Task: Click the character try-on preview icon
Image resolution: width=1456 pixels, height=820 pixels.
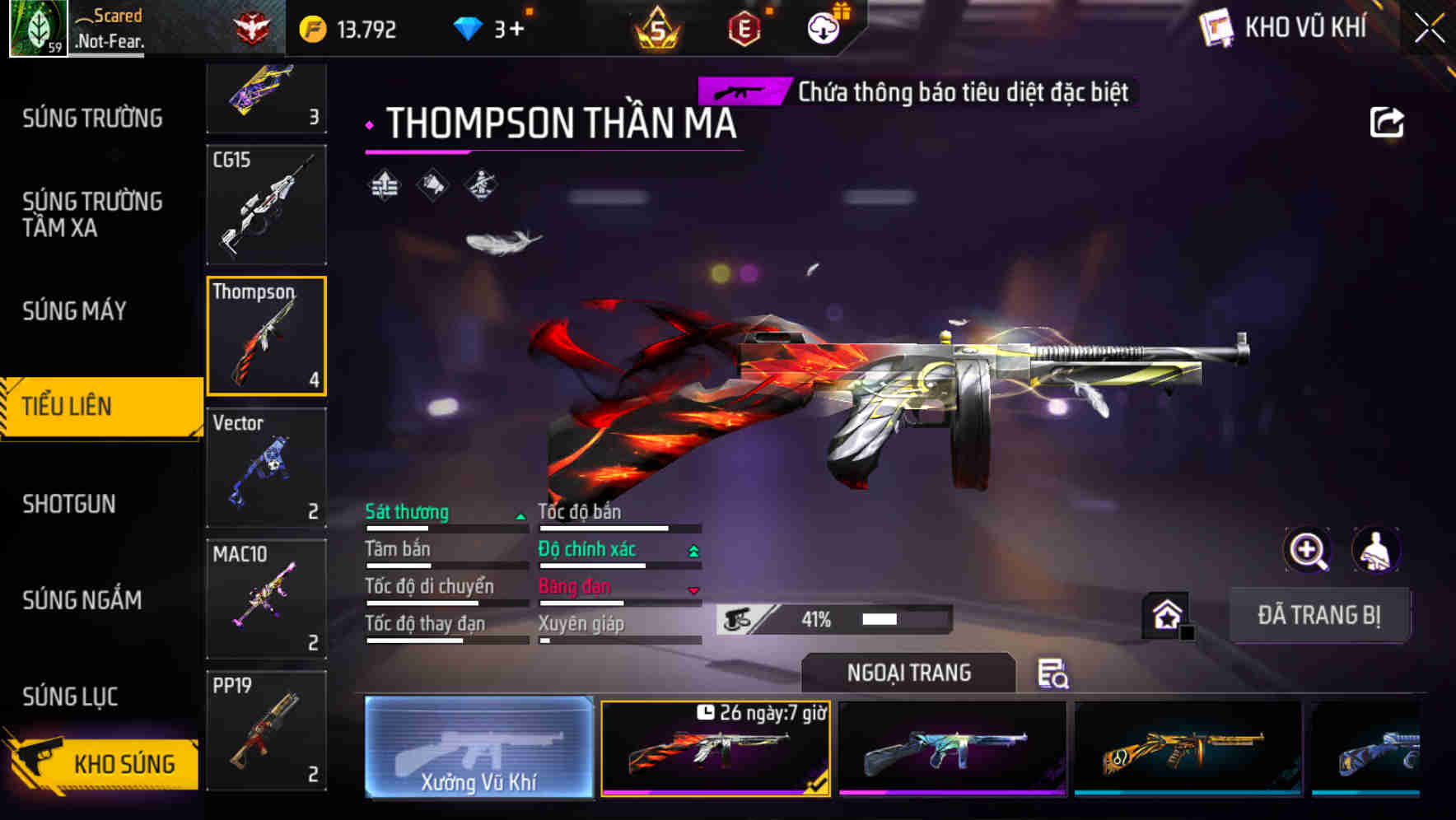Action: [x=1377, y=550]
